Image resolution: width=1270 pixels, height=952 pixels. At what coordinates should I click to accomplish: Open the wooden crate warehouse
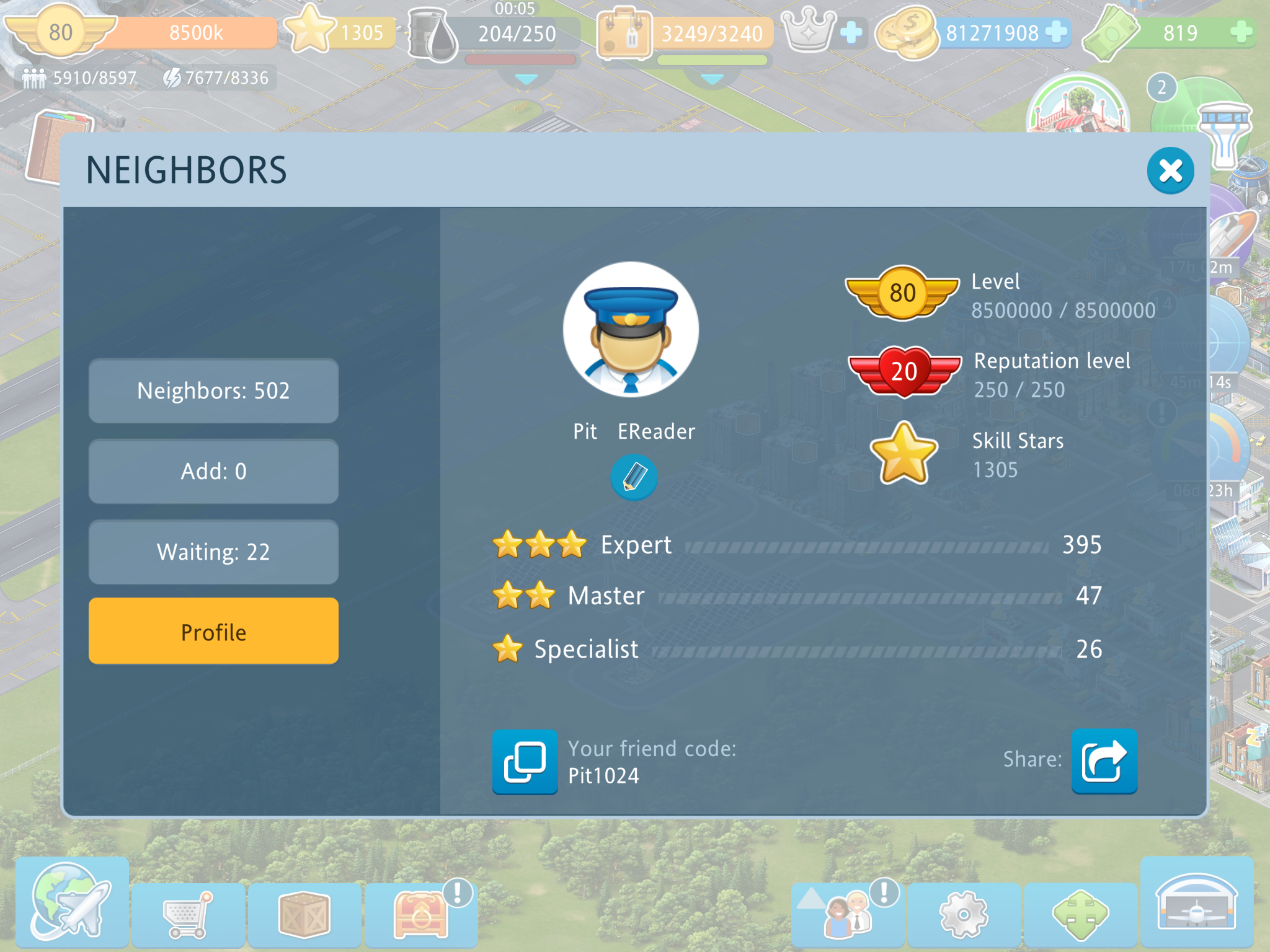(x=304, y=914)
